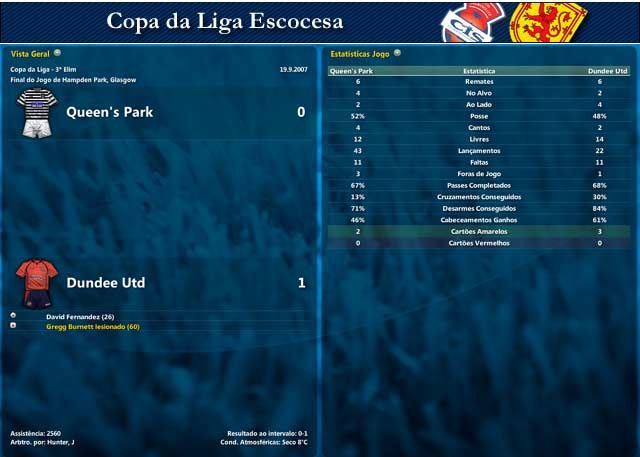Open the Vista Geral panel selector
Screen dimensions: 640x457
pyautogui.click(x=57, y=53)
